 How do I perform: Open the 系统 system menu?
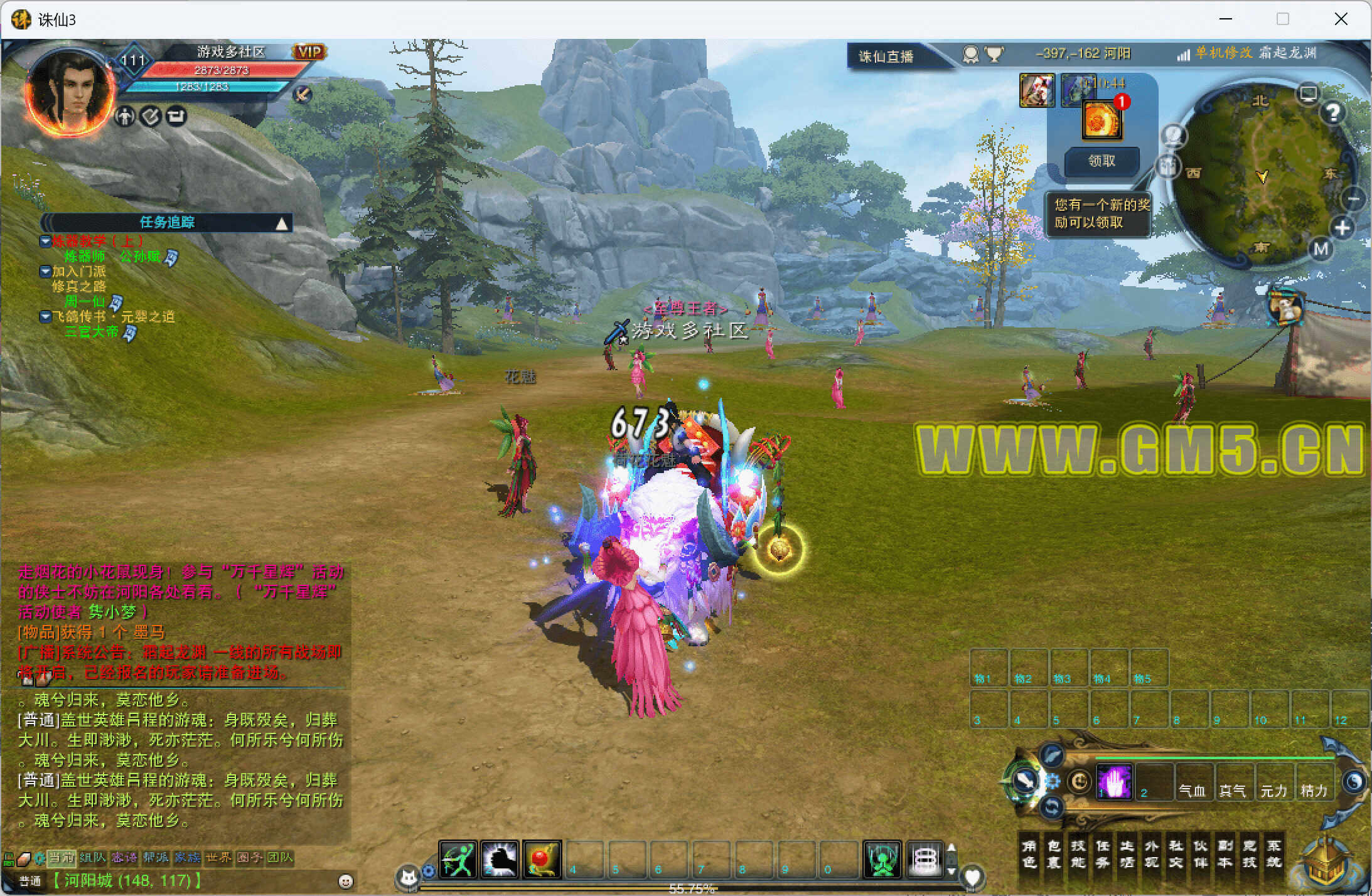tap(1273, 853)
